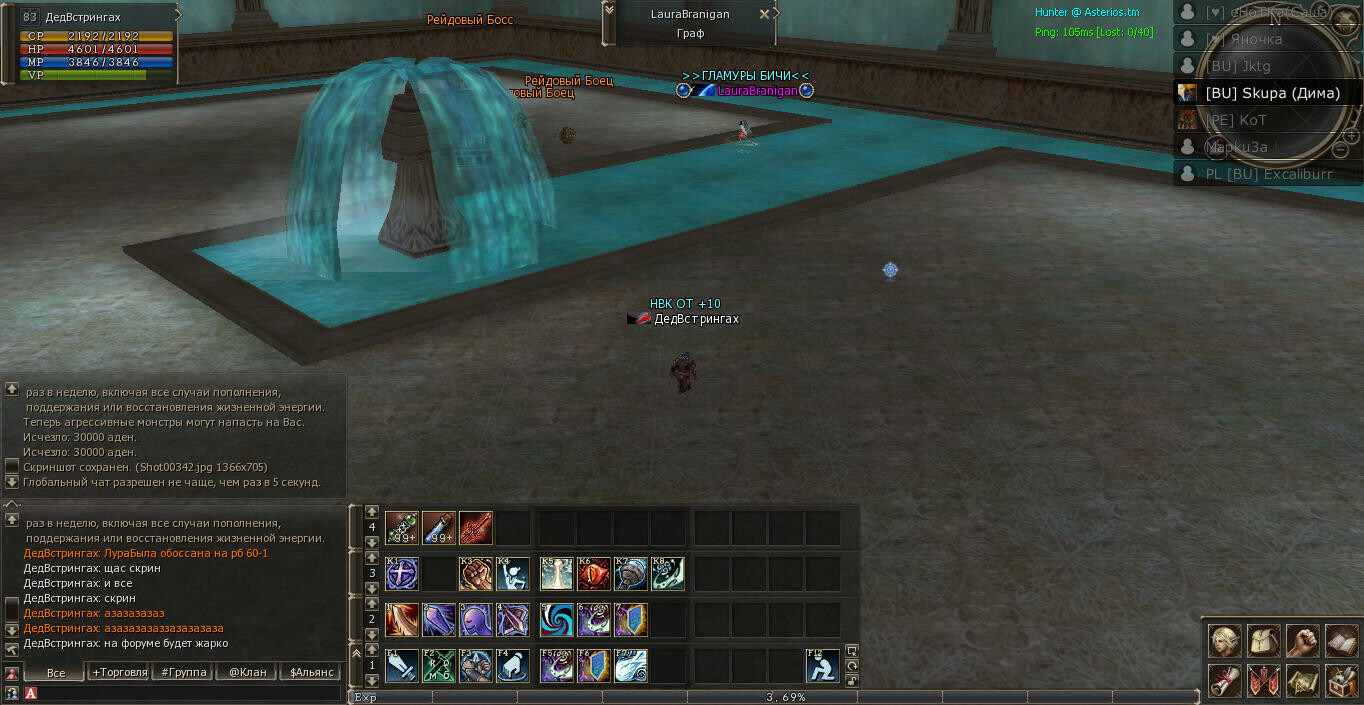Activate the F1 sword attack slot
The image size is (1364, 705).
401,666
